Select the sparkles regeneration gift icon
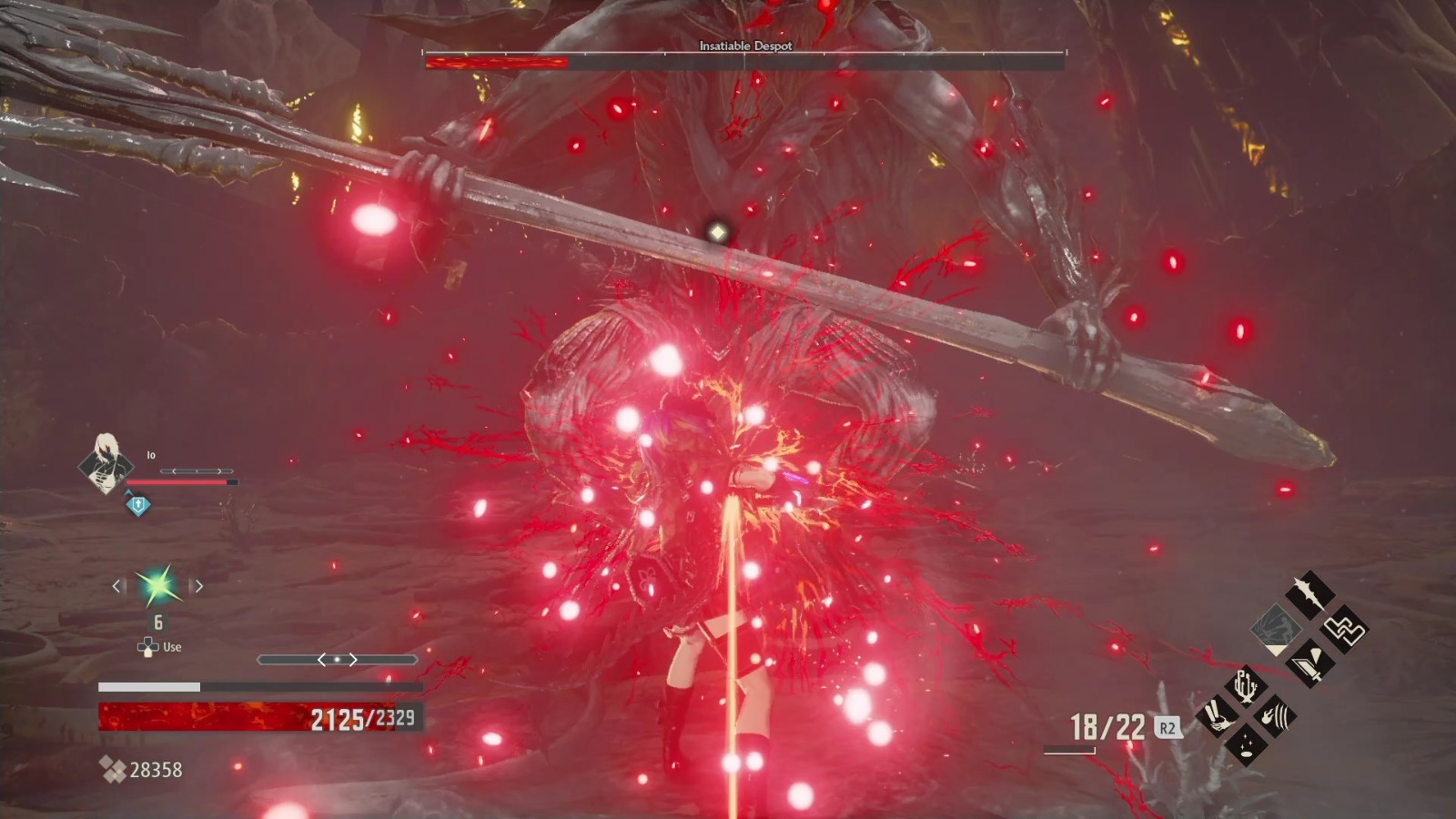This screenshot has width=1456, height=819. 1246,745
